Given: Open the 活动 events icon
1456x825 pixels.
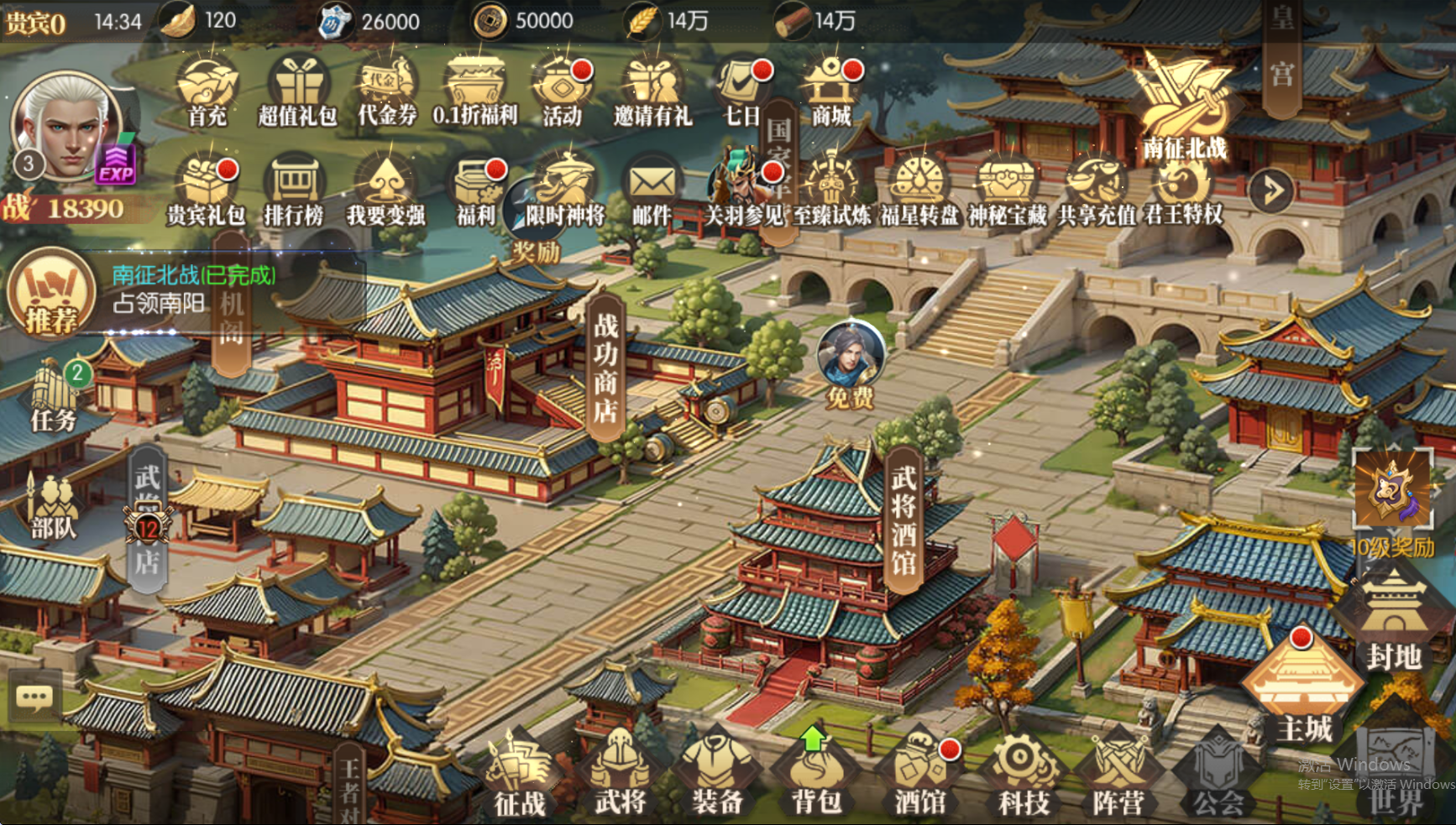Looking at the screenshot, I should 562,91.
